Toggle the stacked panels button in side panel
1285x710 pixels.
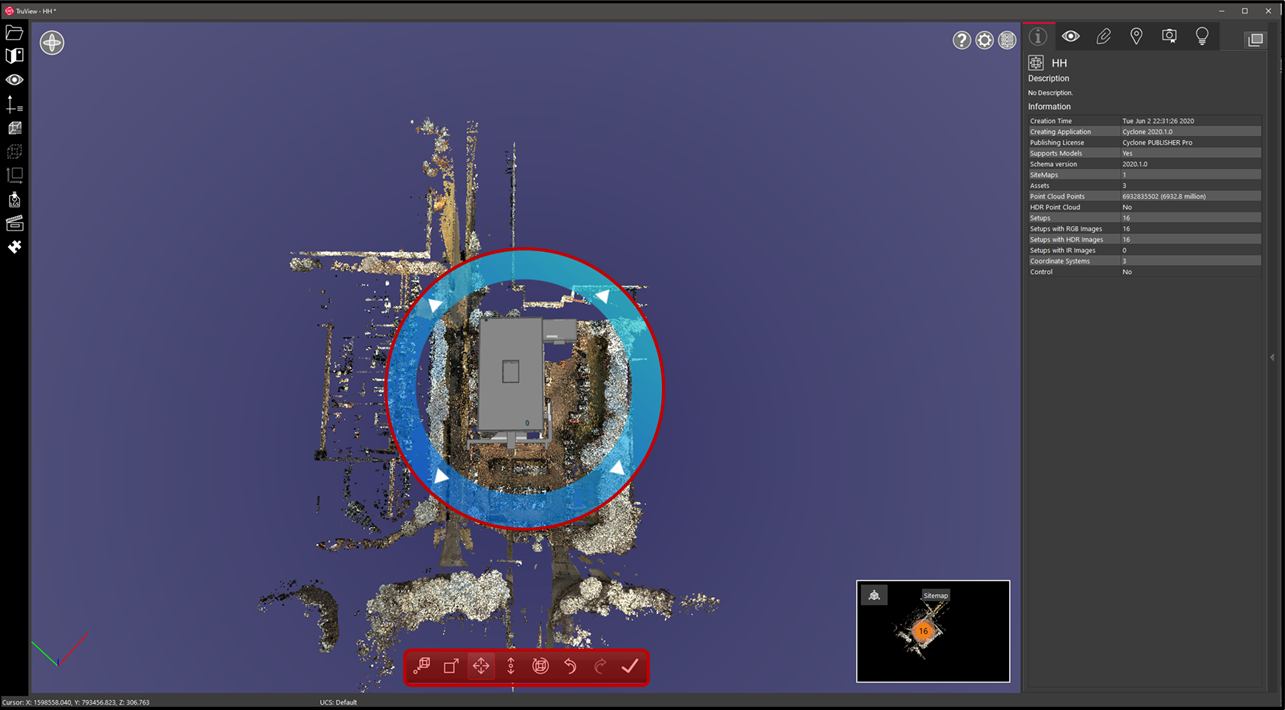(1254, 39)
